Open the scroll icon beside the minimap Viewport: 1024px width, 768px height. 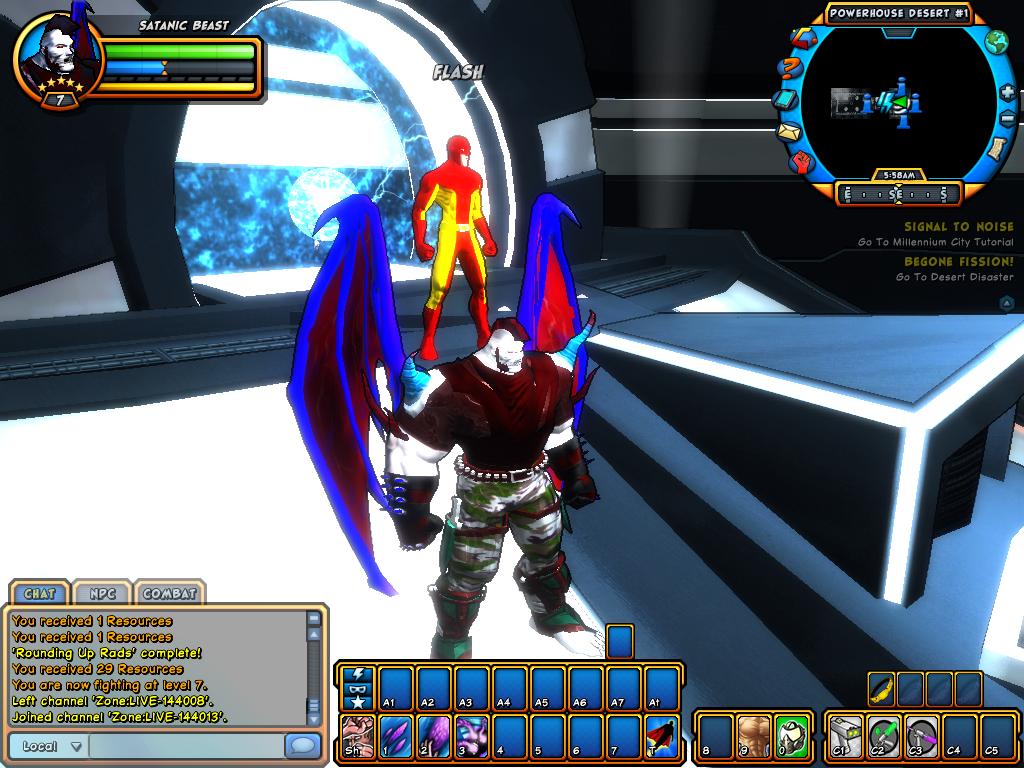[996, 148]
